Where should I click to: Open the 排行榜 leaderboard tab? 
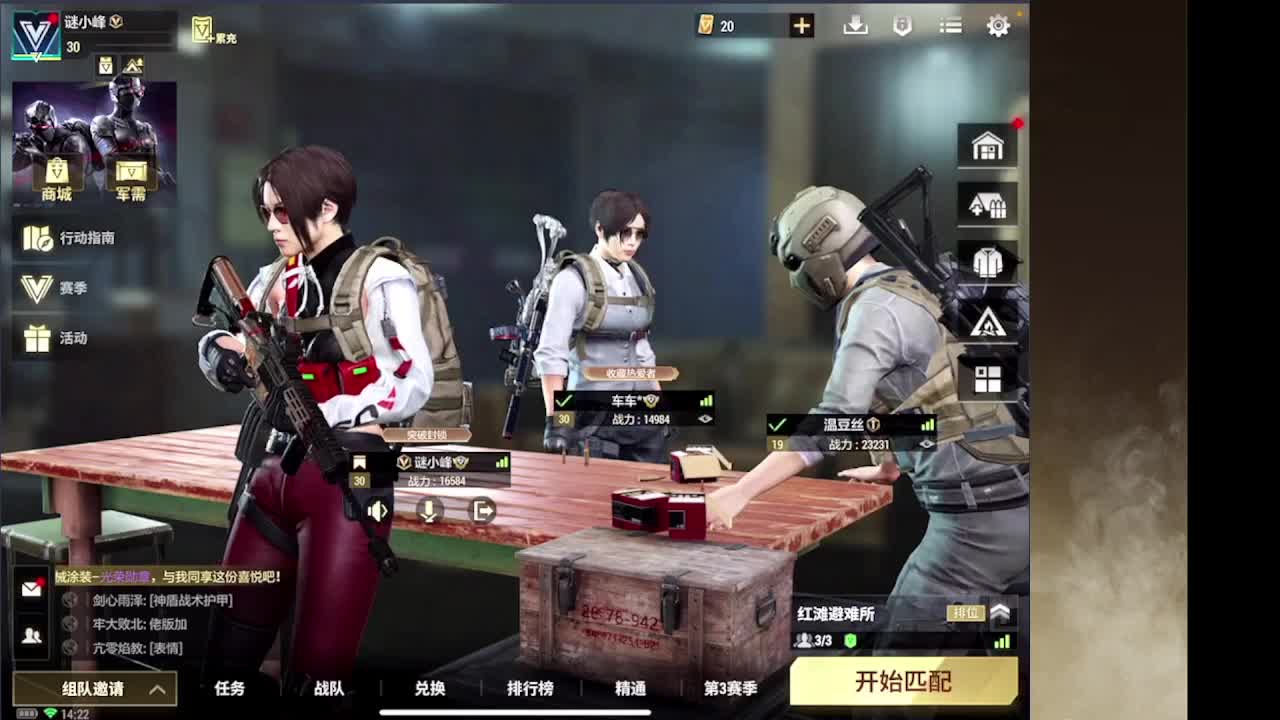pyautogui.click(x=530, y=689)
